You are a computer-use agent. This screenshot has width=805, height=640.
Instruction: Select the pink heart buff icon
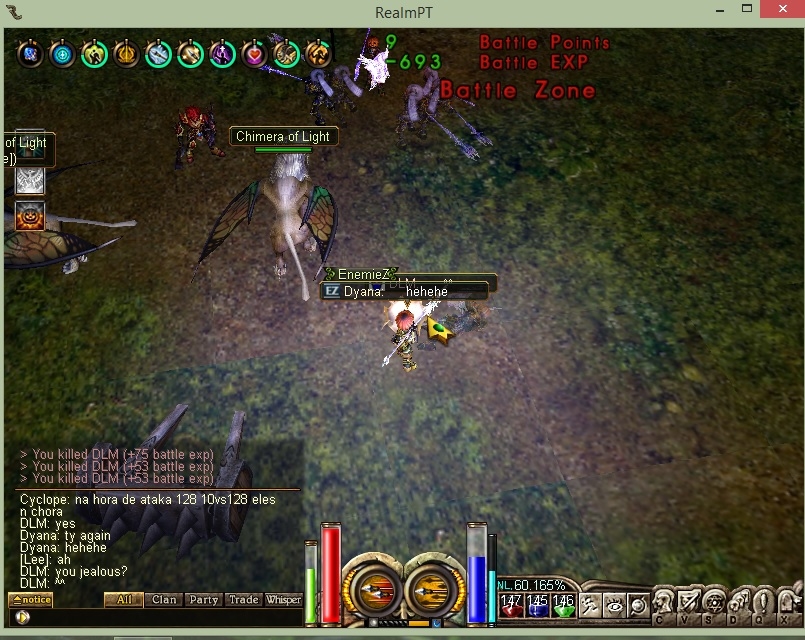pyautogui.click(x=254, y=54)
